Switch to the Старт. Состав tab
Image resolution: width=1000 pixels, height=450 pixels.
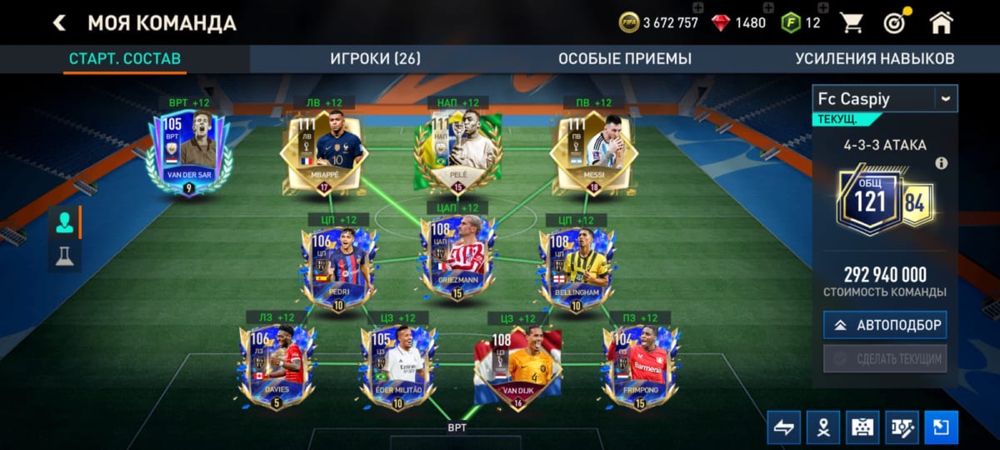pos(125,58)
